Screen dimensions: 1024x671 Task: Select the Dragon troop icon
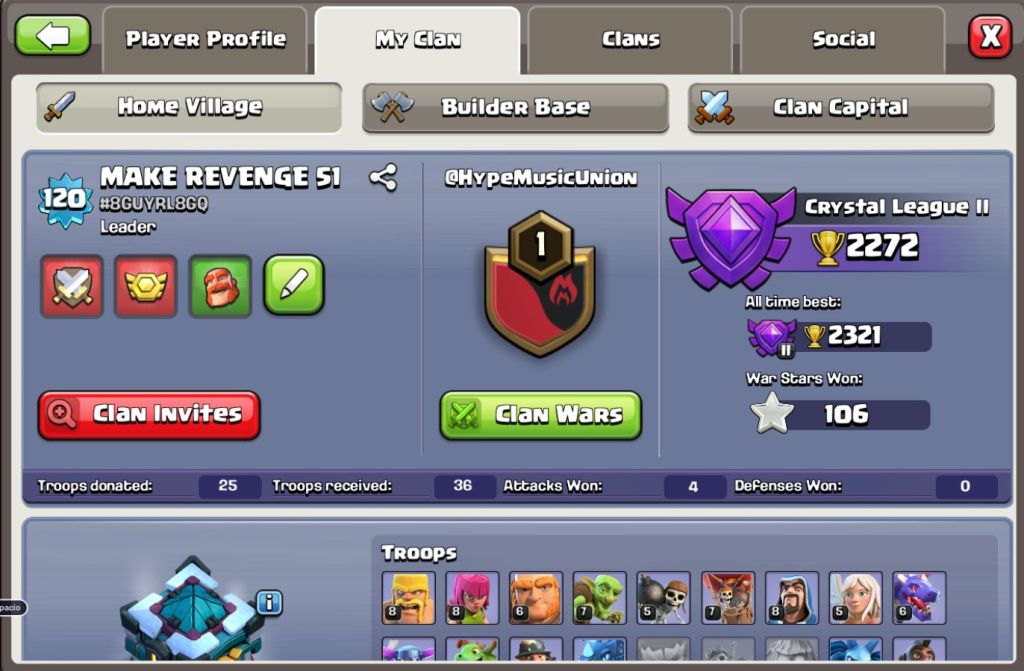coord(919,598)
